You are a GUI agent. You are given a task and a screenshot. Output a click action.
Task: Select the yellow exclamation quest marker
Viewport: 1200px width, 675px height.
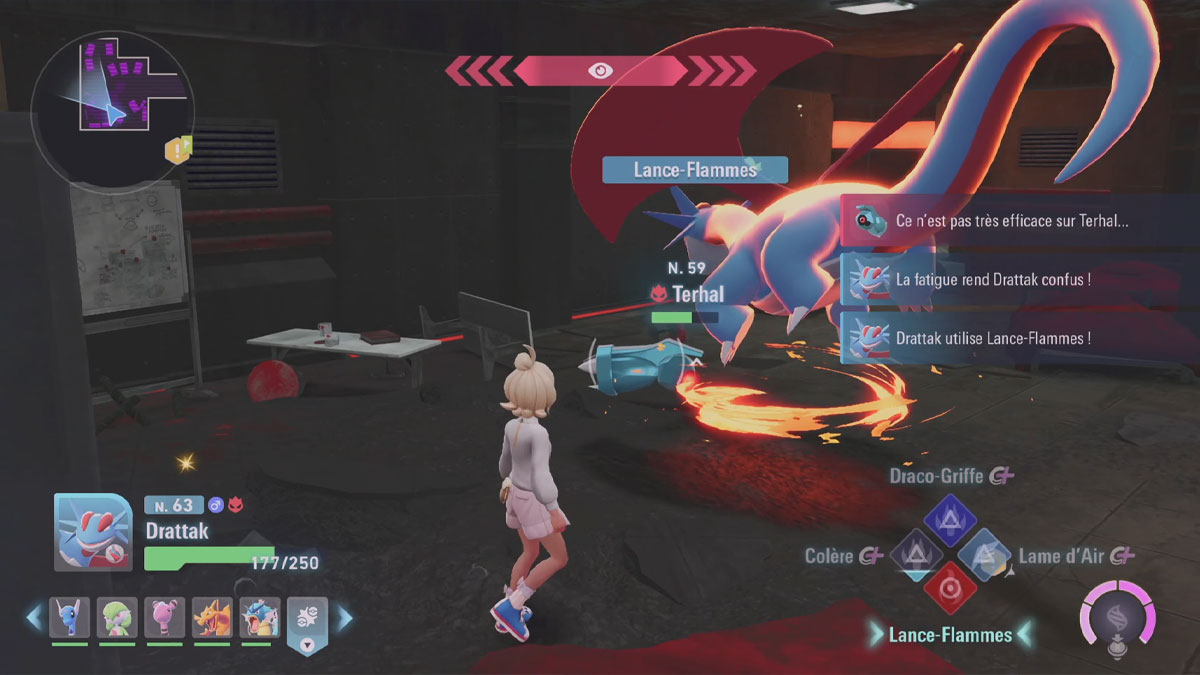[x=178, y=151]
